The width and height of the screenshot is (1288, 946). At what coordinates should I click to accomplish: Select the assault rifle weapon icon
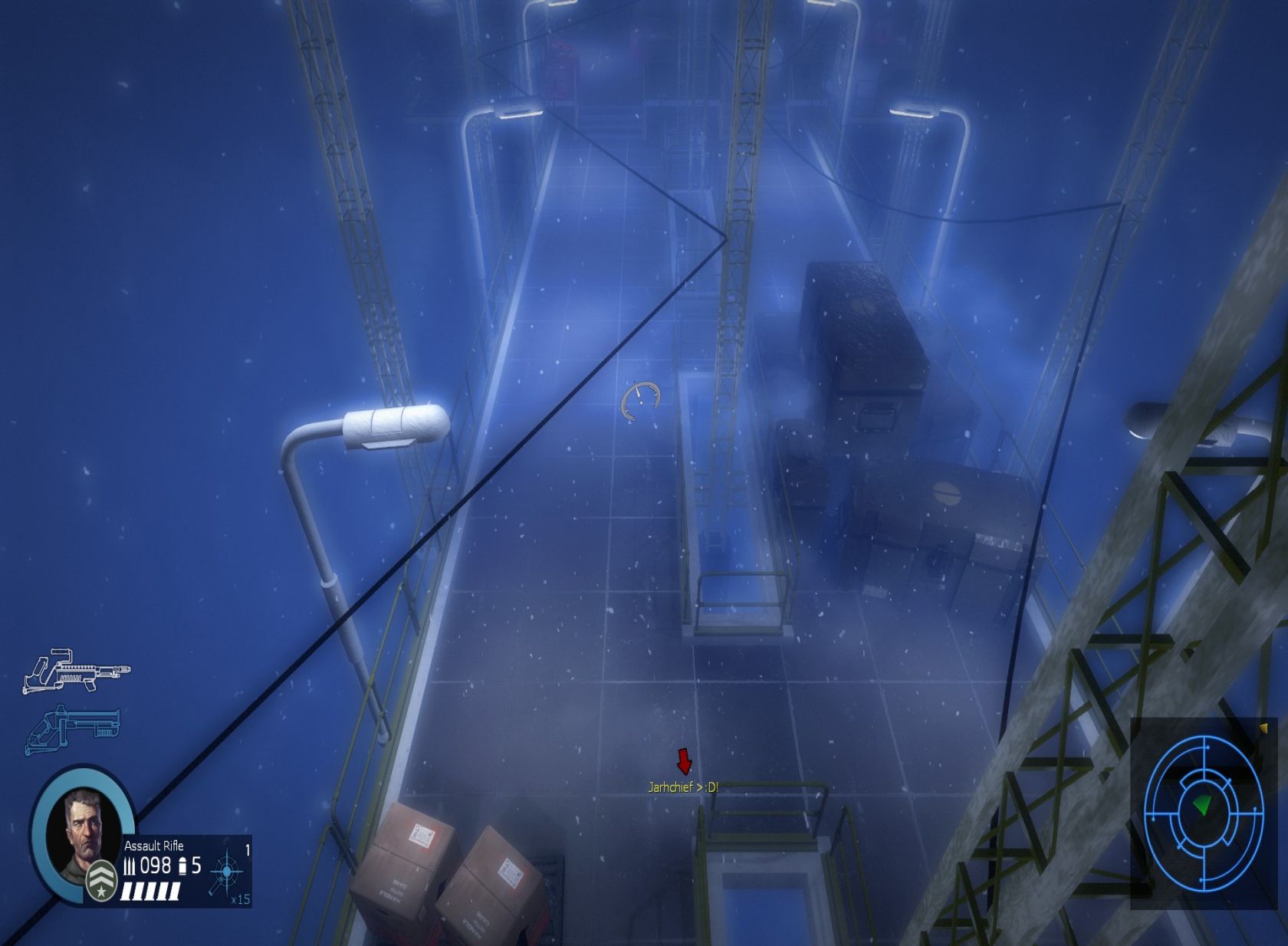pyautogui.click(x=75, y=671)
